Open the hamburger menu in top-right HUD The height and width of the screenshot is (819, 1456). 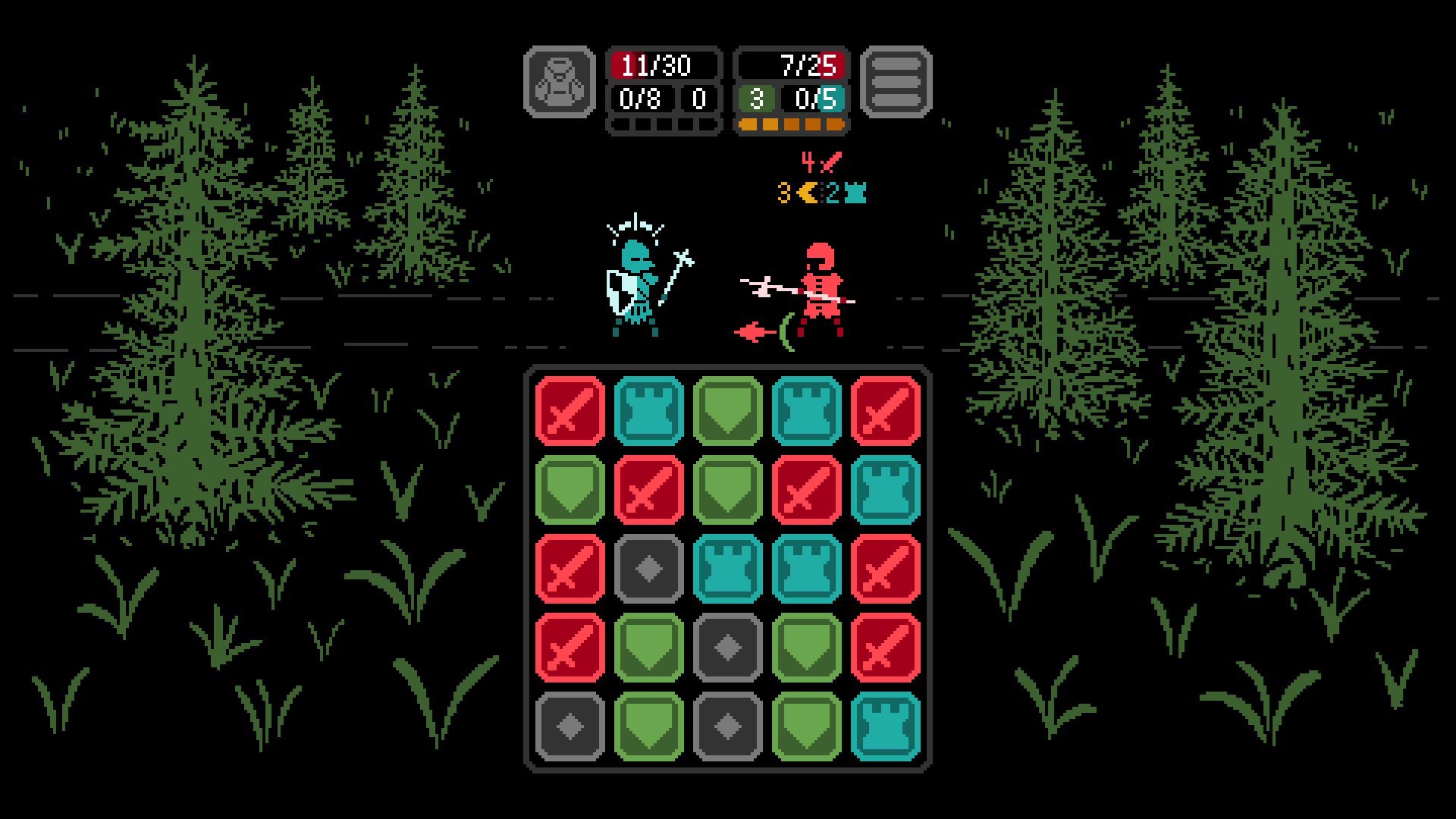[x=897, y=83]
